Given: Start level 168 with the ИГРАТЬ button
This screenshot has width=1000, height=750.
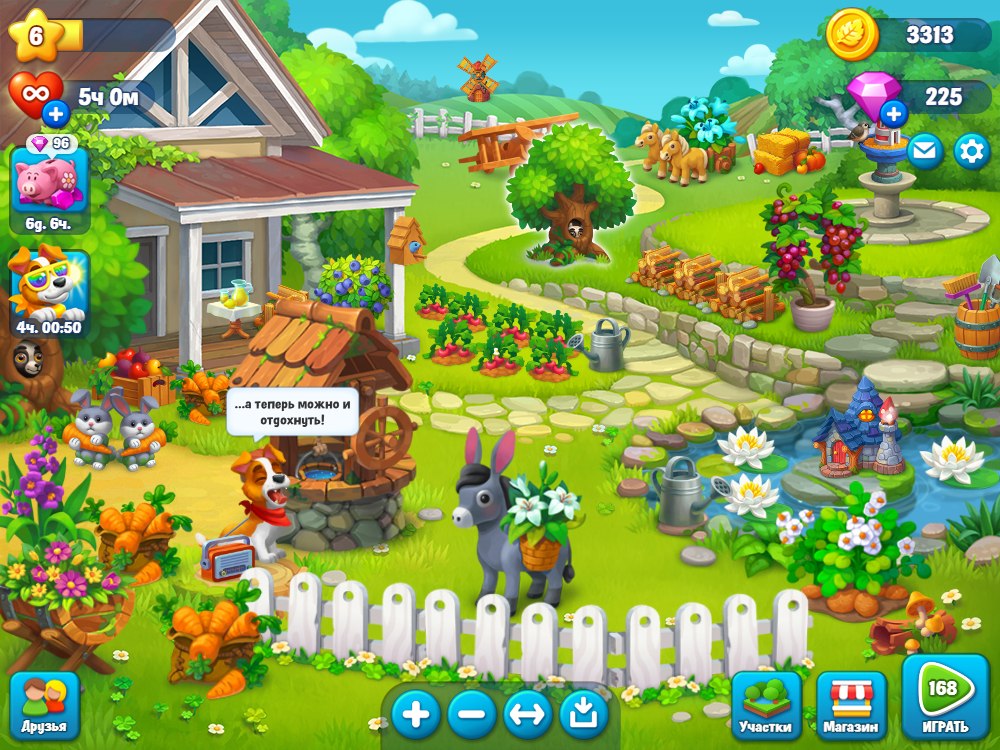Looking at the screenshot, I should pos(944,697).
